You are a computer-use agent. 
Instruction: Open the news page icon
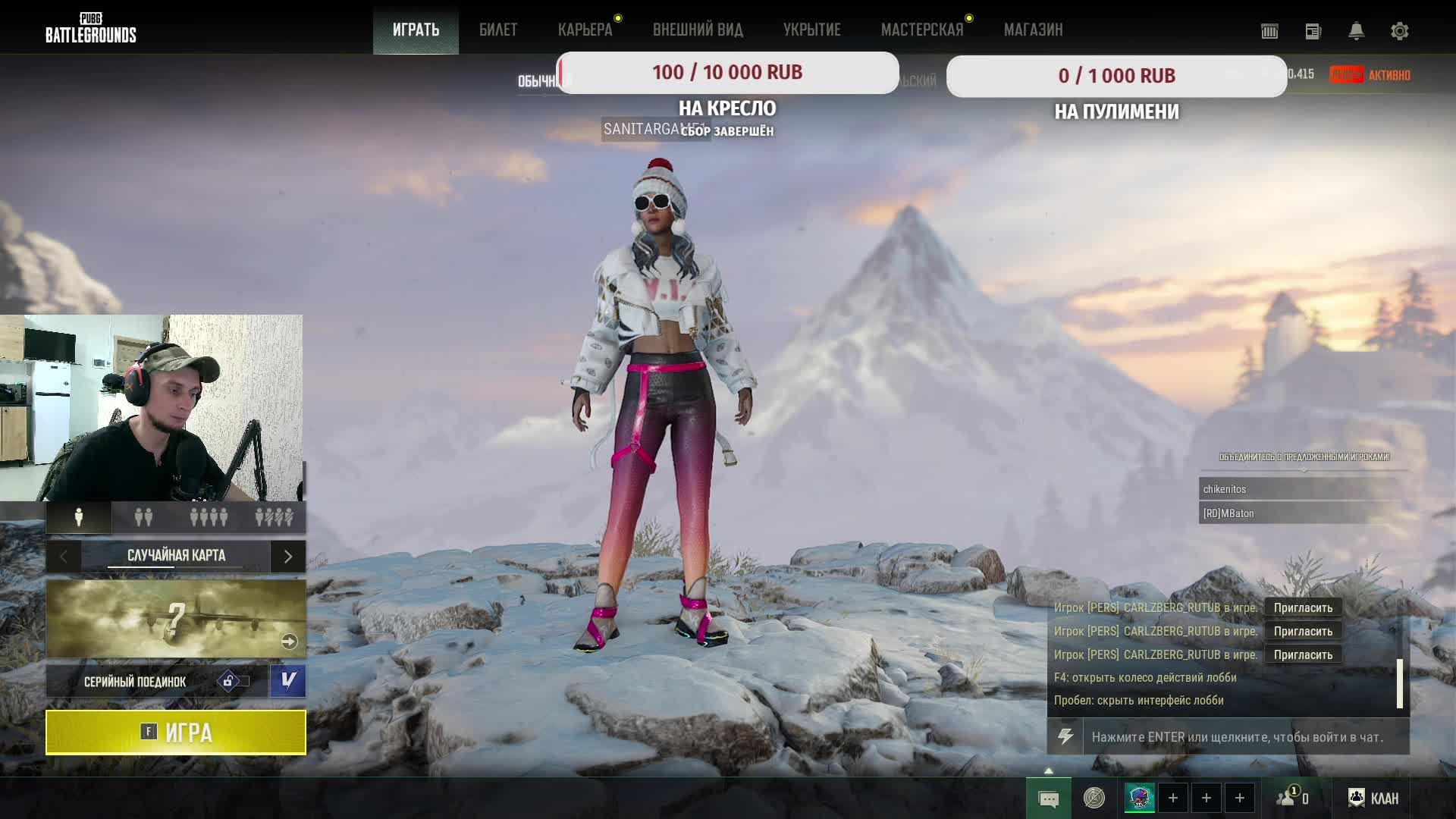click(x=1313, y=31)
